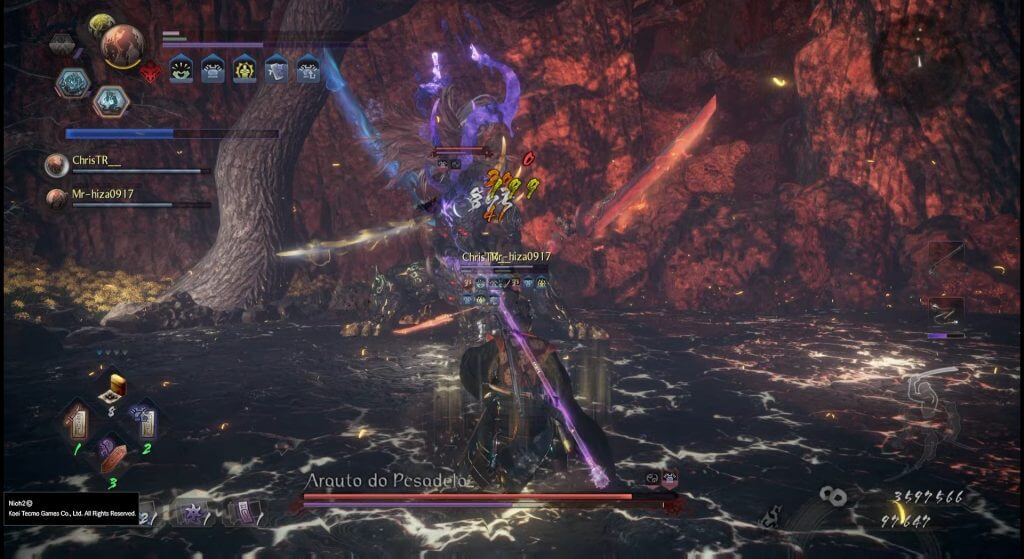
Task: Use the golden box item with count 8
Action: pos(117,386)
